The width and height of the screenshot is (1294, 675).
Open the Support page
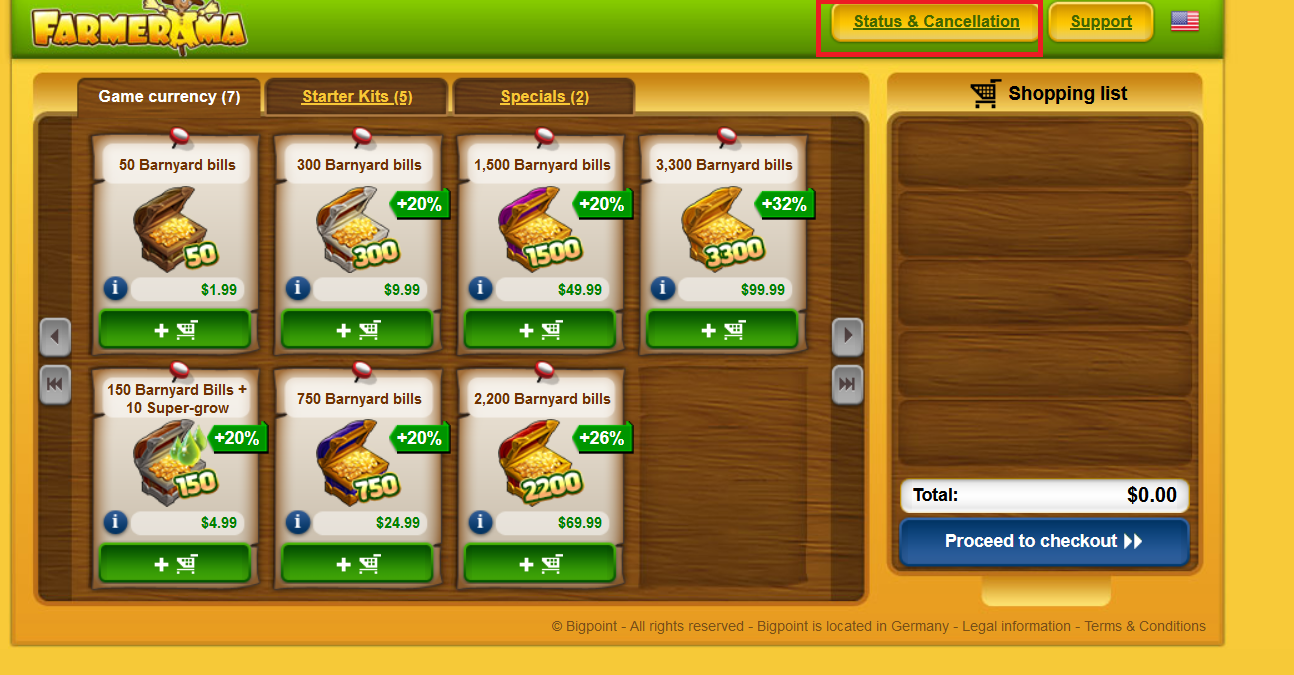point(1101,22)
